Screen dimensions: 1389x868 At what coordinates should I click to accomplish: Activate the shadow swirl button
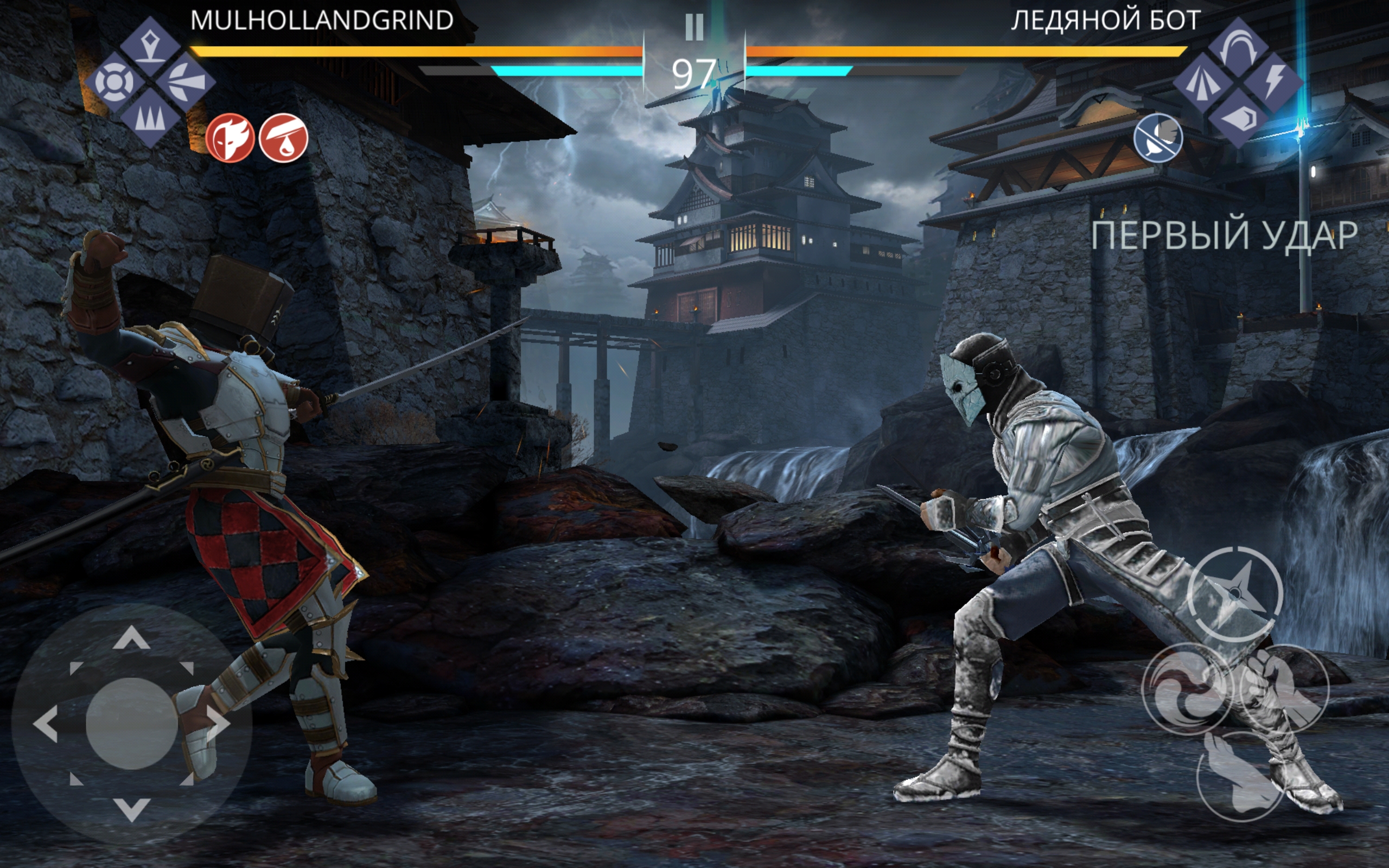pos(1188,688)
